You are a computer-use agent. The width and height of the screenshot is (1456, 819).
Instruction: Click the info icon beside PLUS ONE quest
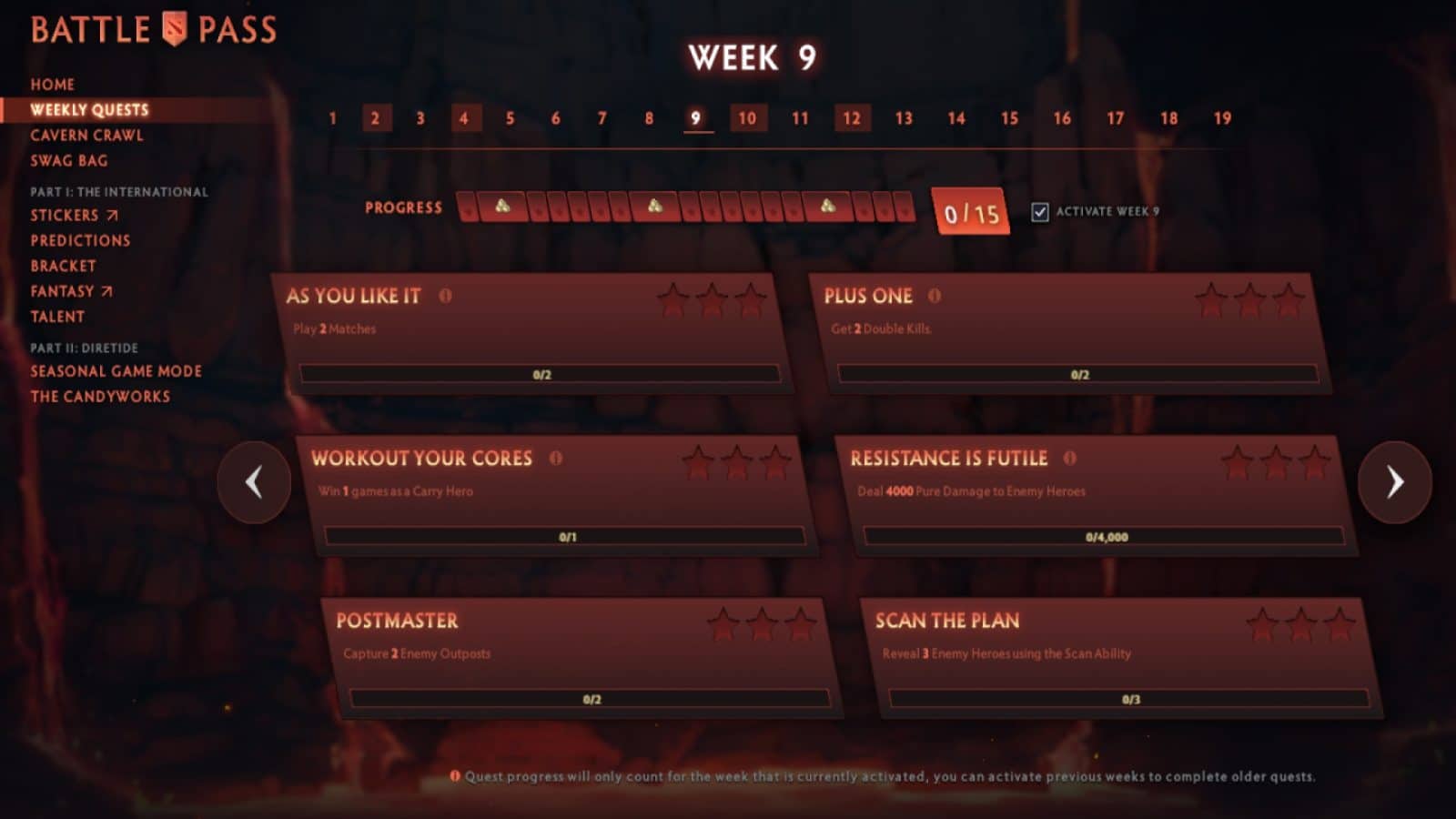(935, 296)
